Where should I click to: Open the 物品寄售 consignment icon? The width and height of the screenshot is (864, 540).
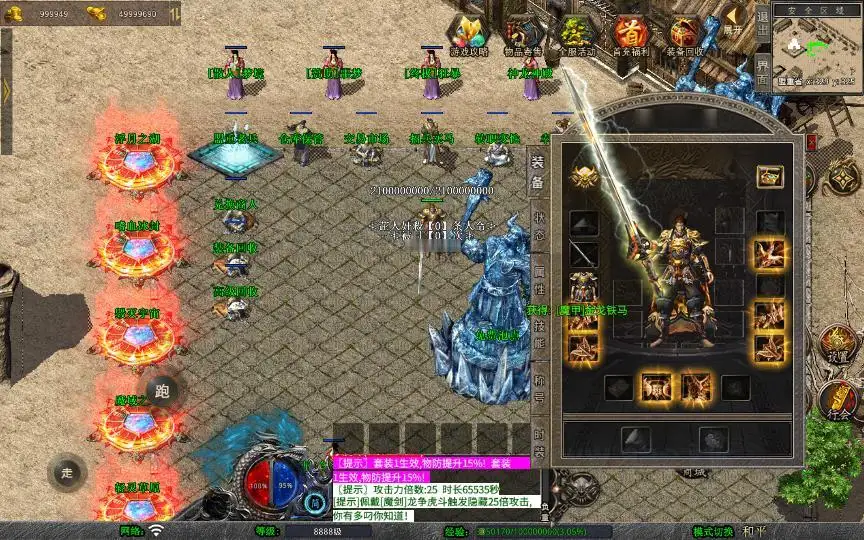[x=521, y=36]
